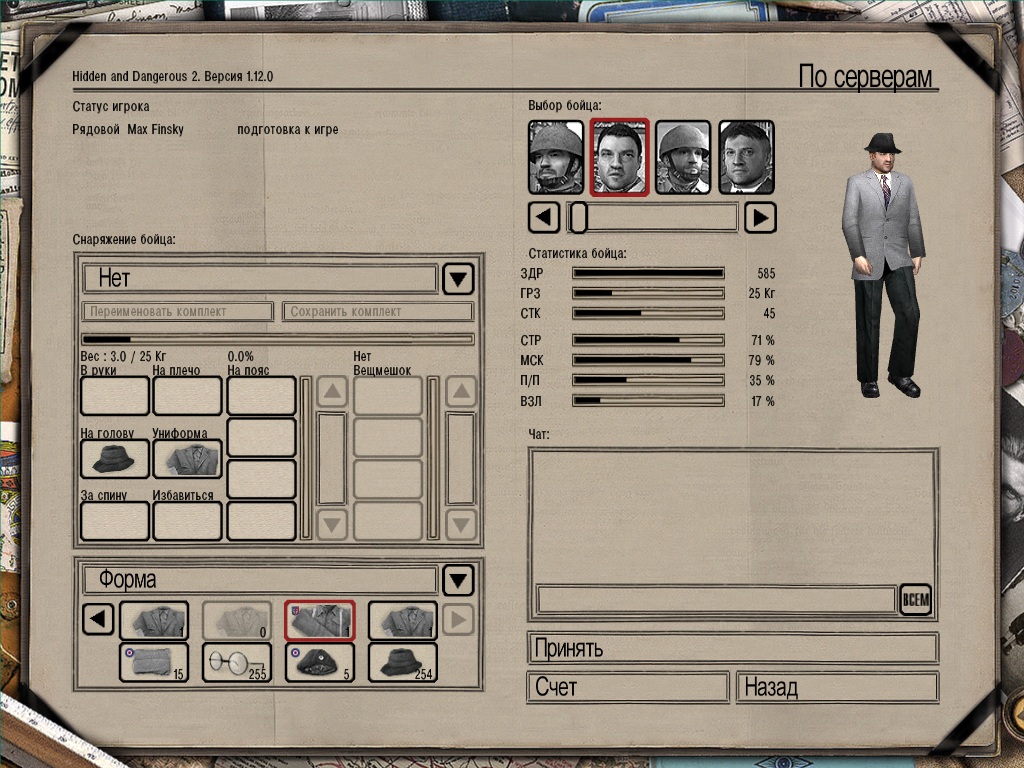
Task: Pick the beret item with count 5
Action: [x=320, y=662]
